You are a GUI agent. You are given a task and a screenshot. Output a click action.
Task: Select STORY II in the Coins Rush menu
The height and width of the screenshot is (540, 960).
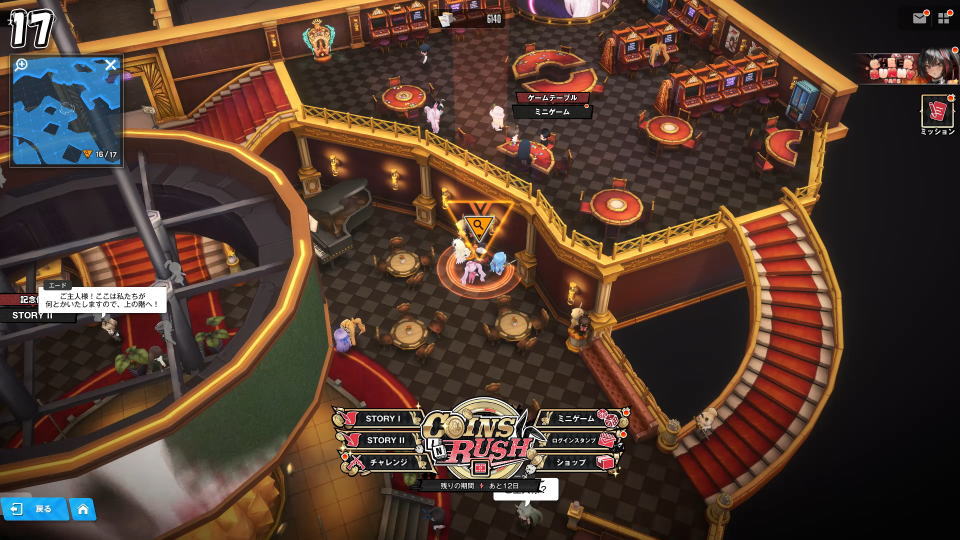[x=382, y=440]
